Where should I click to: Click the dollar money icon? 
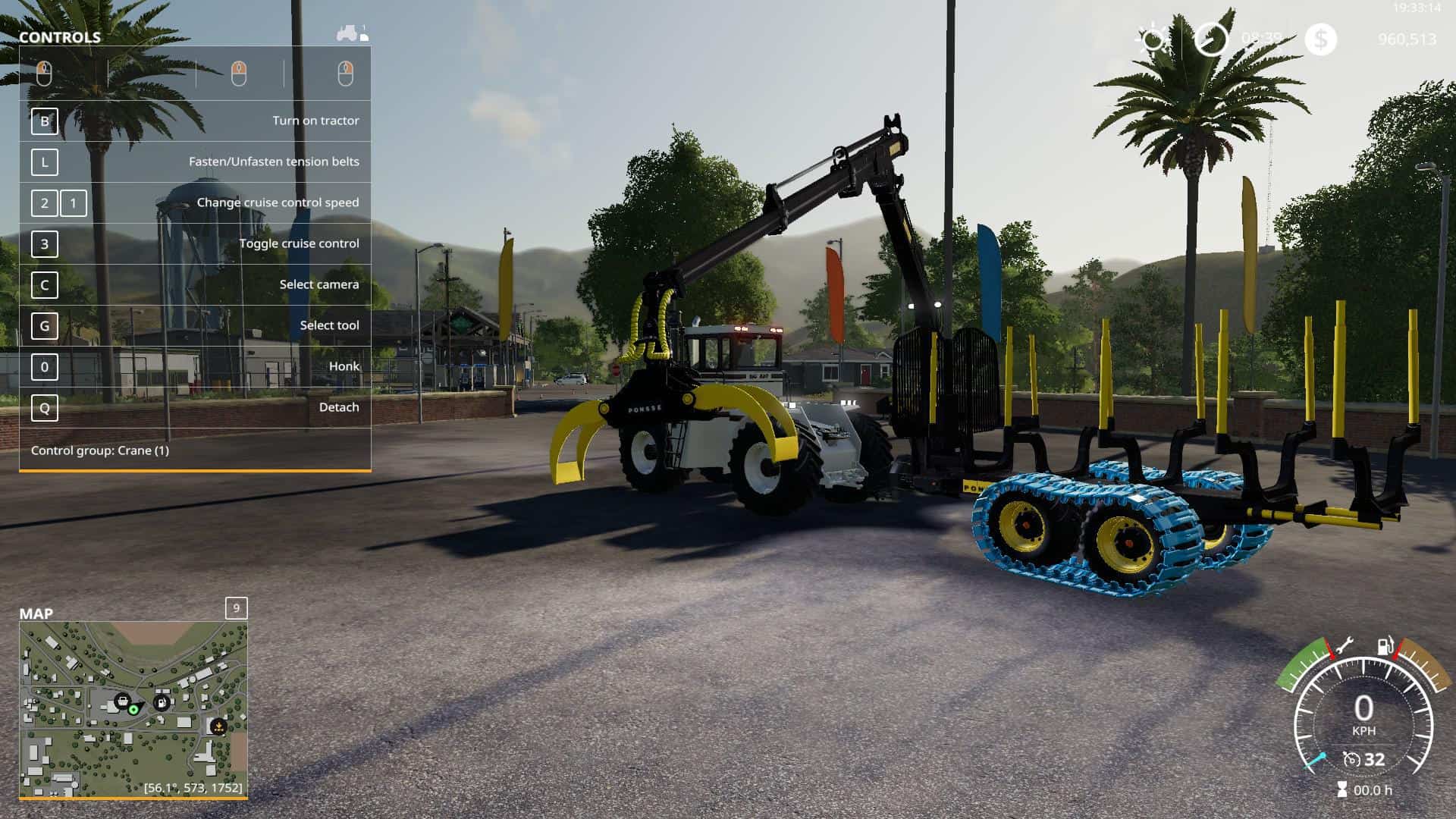pos(1320,39)
